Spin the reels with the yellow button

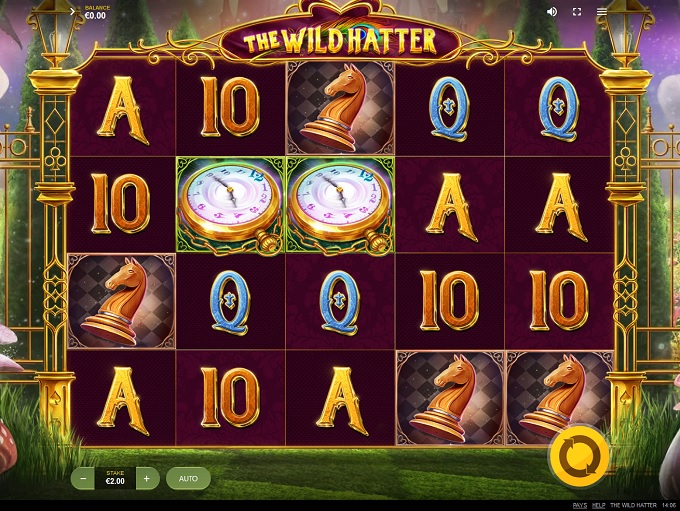pyautogui.click(x=579, y=456)
